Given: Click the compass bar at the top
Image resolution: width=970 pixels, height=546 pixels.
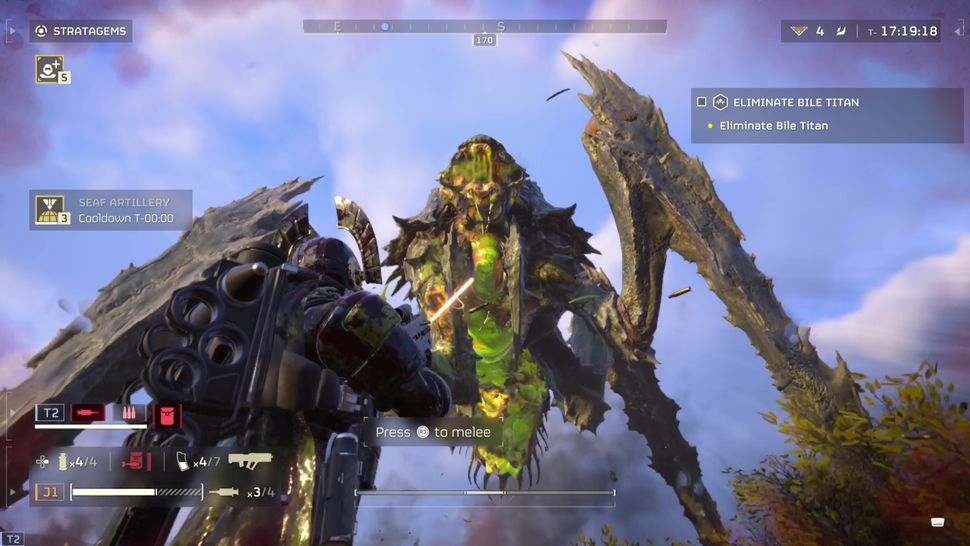Looking at the screenshot, I should point(485,27).
